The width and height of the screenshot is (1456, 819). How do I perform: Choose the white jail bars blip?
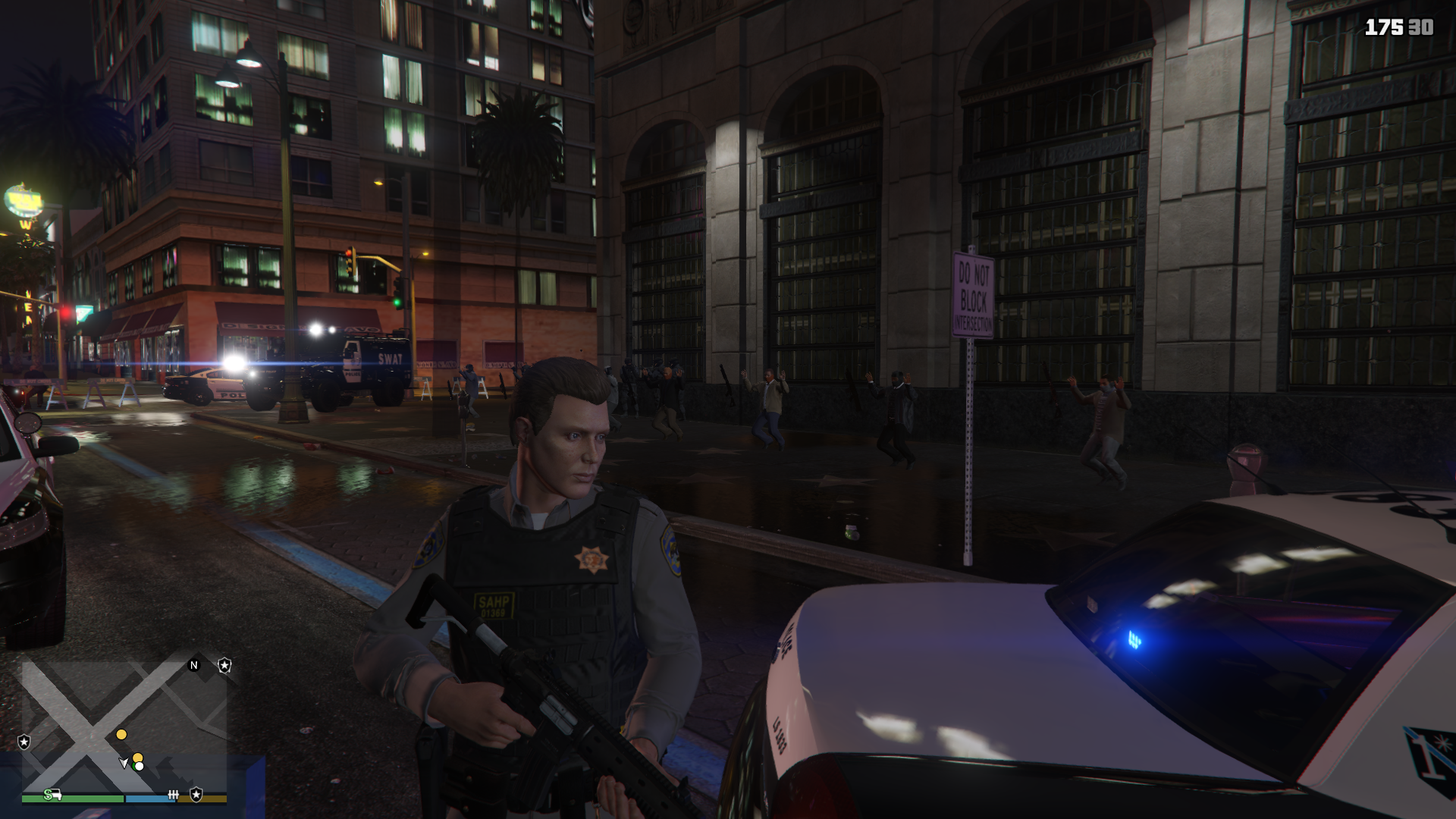[173, 794]
